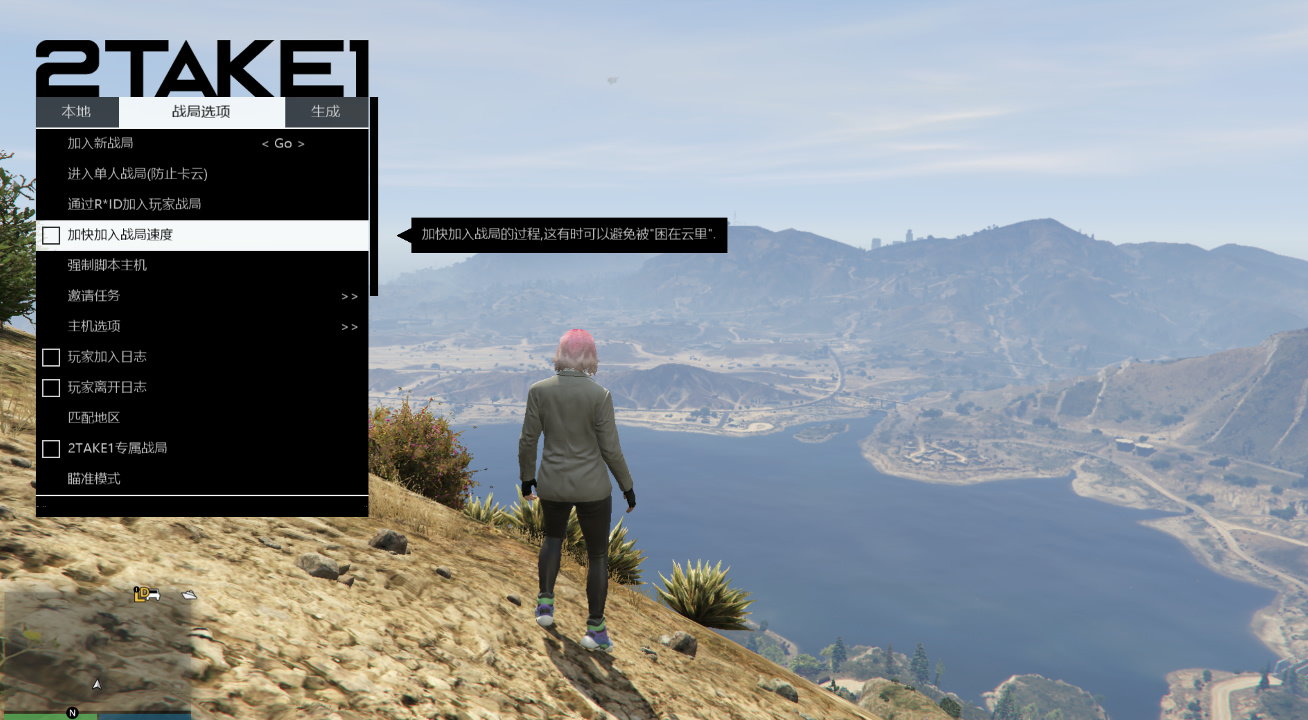Open 通过R*ID加入玩家战局 option
Viewport: 1308px width, 720px height.
tap(134, 204)
